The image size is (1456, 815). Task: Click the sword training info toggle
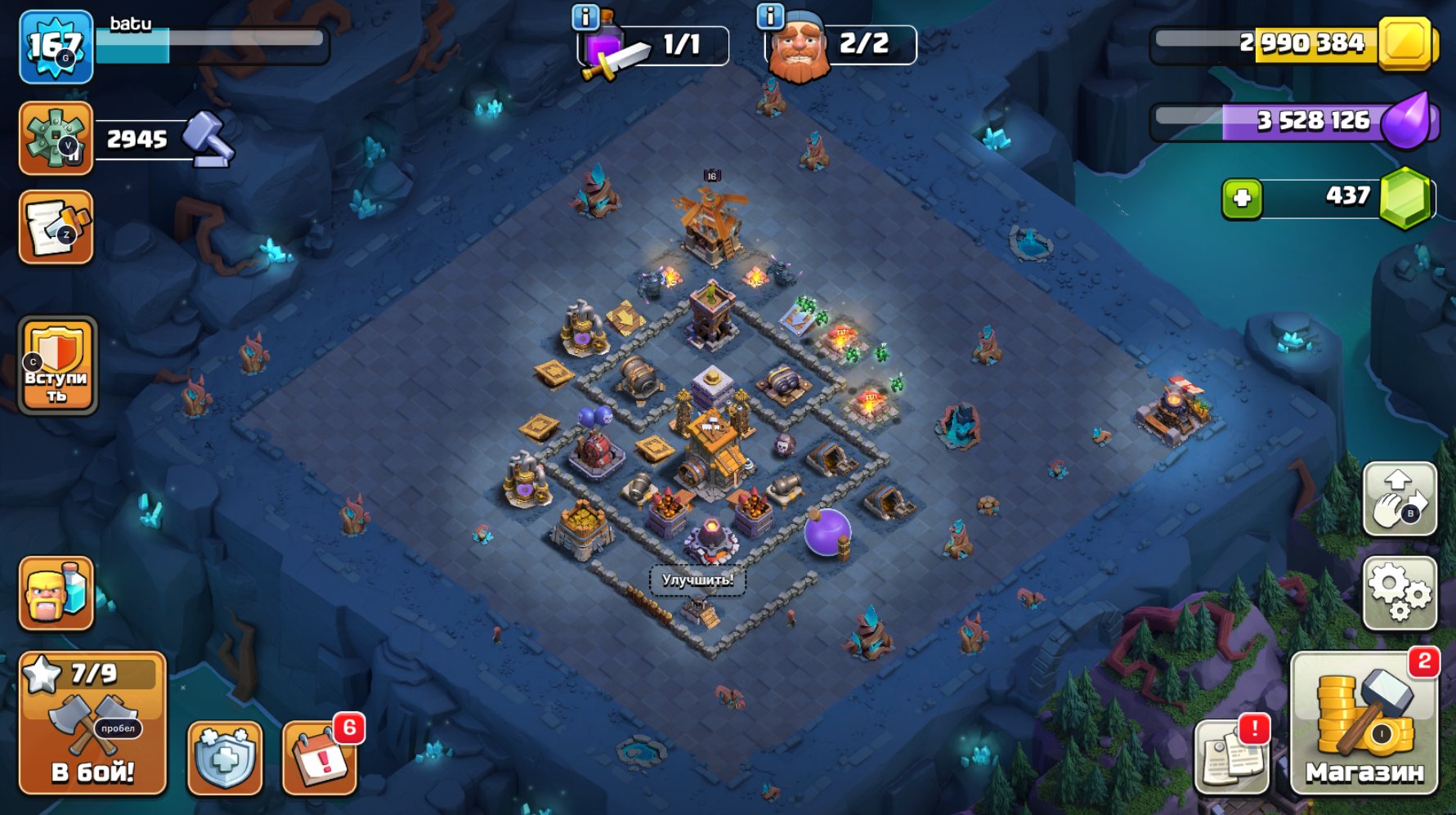[x=587, y=15]
